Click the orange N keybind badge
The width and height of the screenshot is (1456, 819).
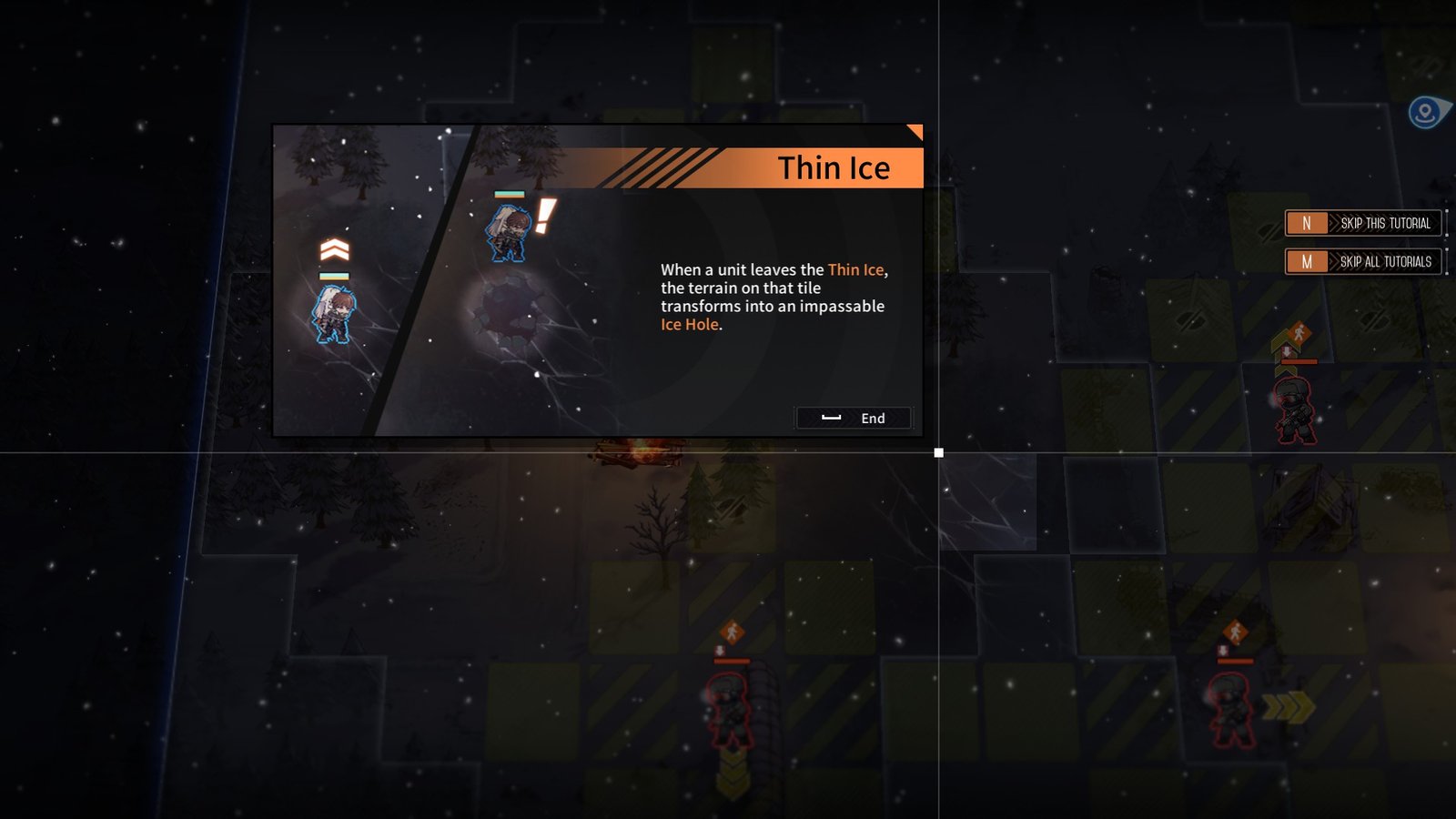pyautogui.click(x=1308, y=221)
